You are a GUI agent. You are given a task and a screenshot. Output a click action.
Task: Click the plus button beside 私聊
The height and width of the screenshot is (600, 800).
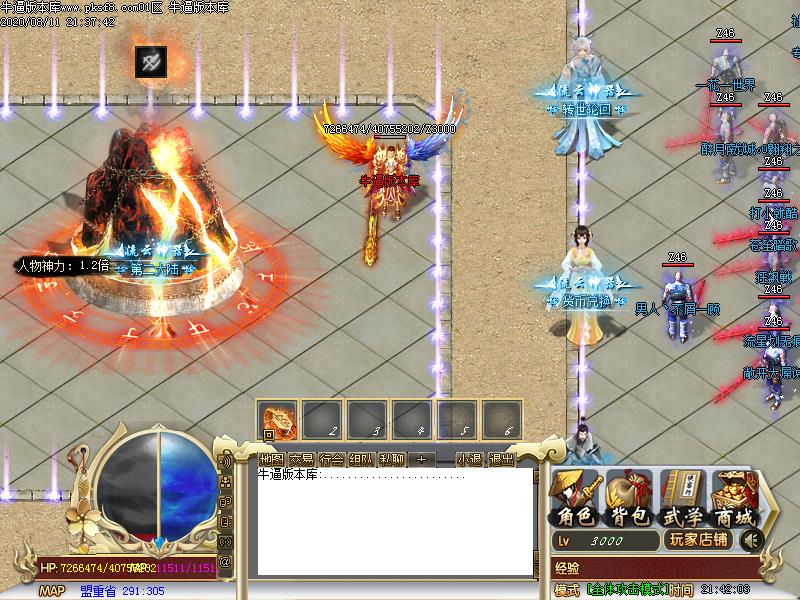[421, 459]
